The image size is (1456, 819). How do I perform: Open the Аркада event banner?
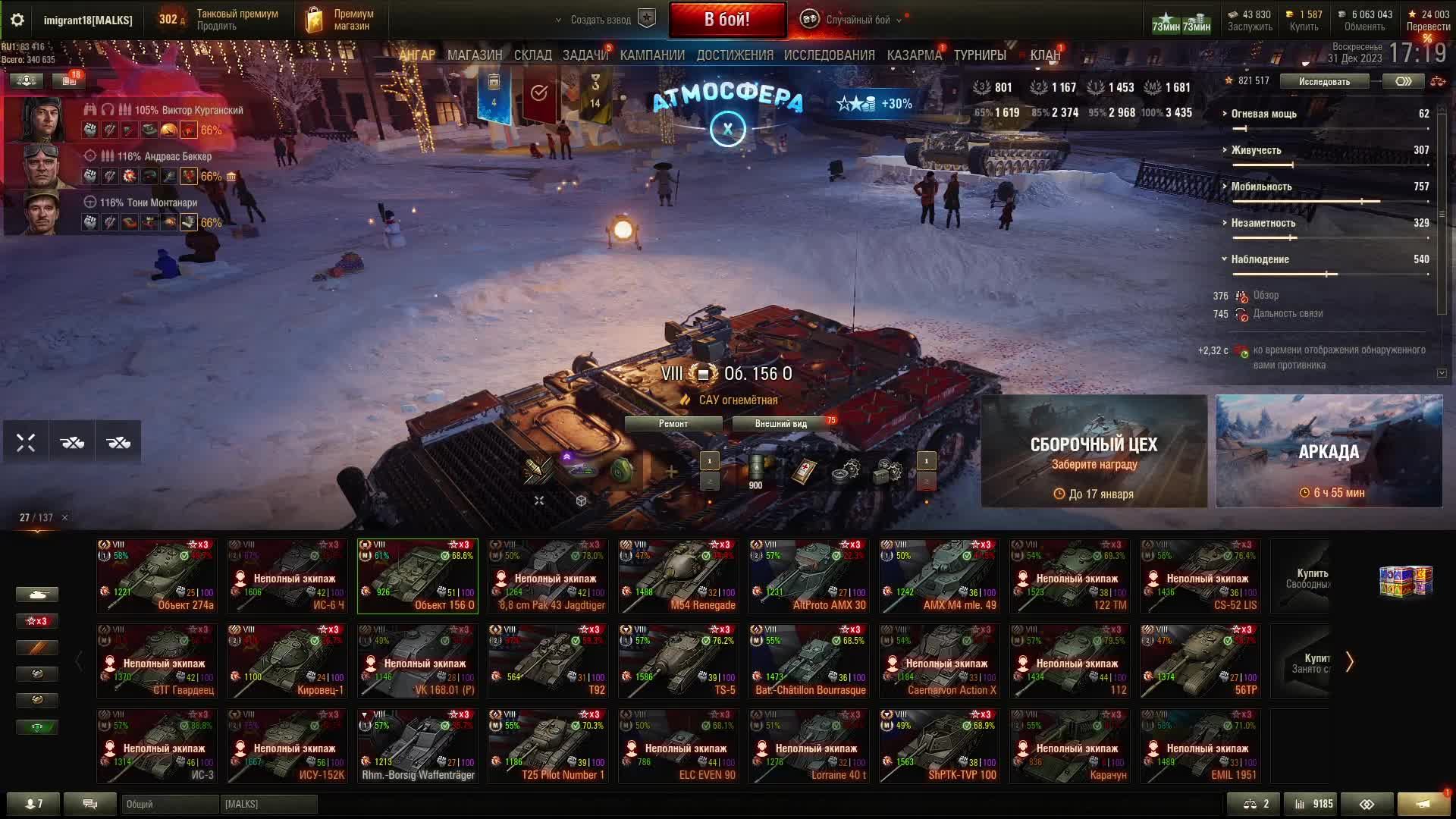pos(1329,451)
